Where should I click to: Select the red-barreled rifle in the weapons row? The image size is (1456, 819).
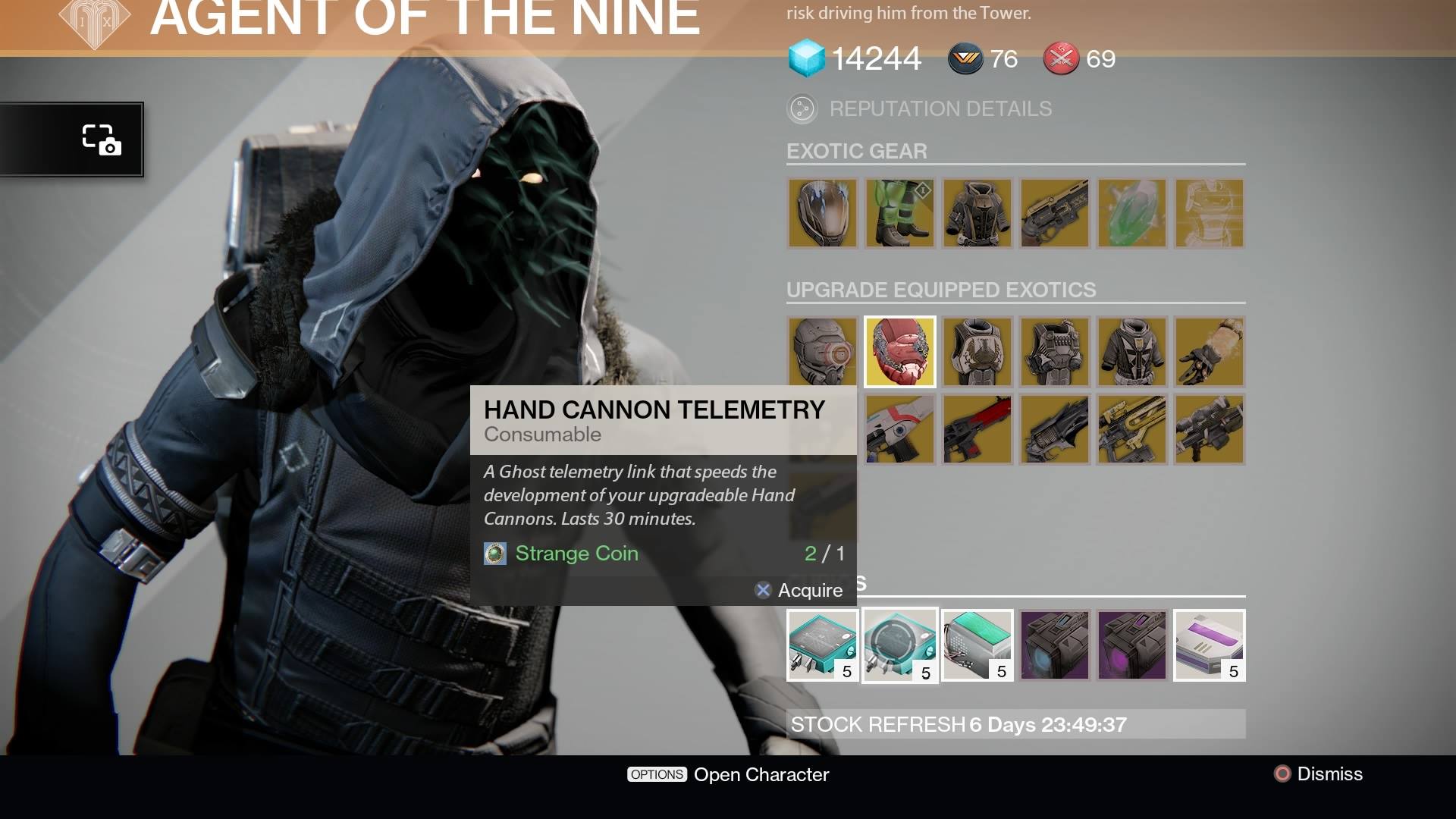977,429
